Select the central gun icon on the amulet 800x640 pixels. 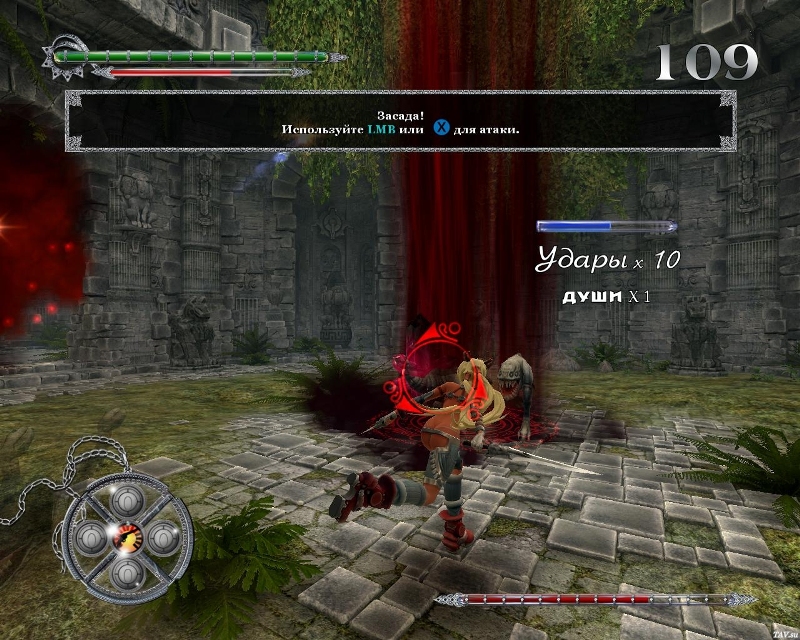[128, 536]
